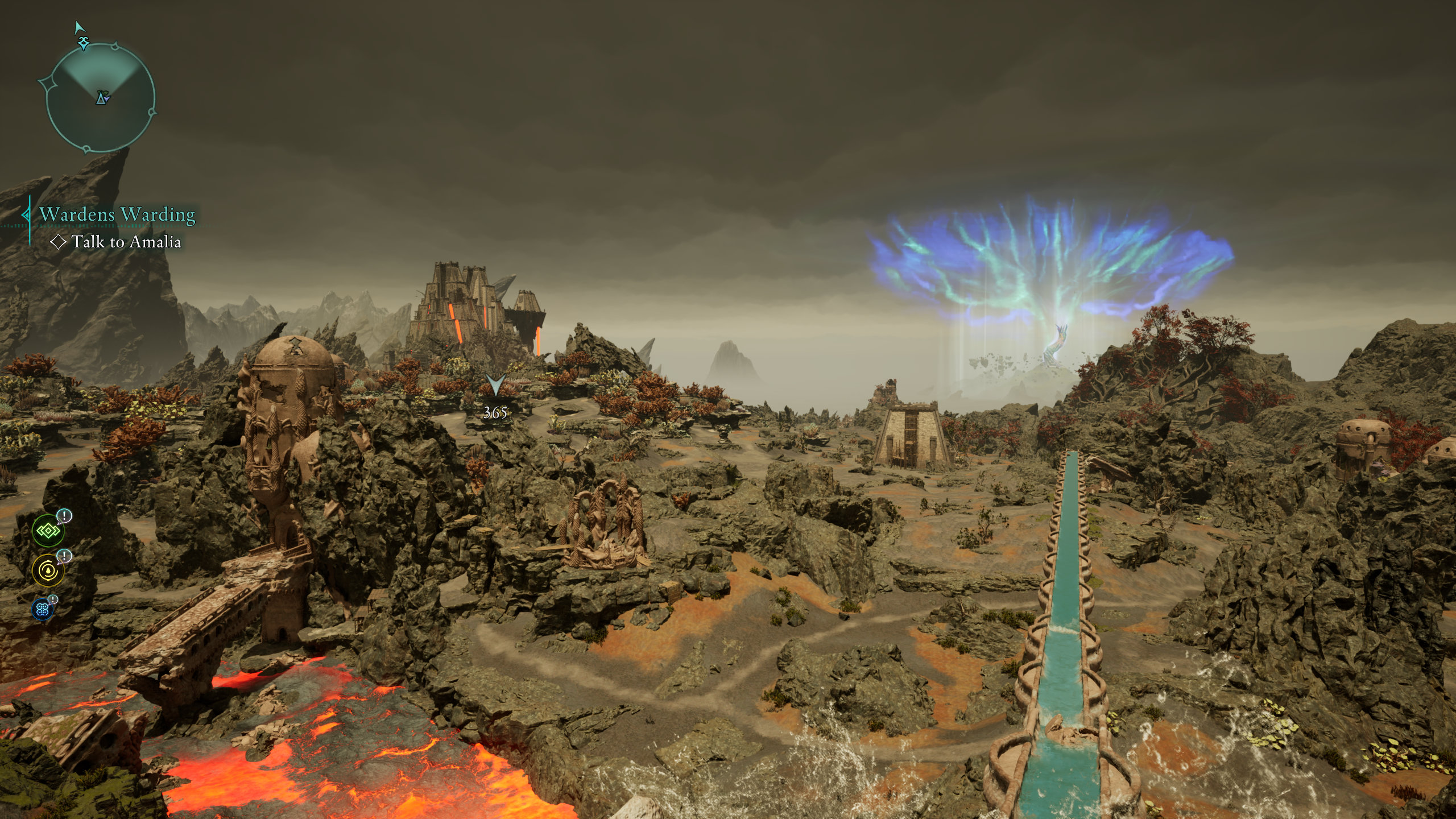Select the Wardens Warding quest tracker
The height and width of the screenshot is (819, 1456).
[117, 214]
